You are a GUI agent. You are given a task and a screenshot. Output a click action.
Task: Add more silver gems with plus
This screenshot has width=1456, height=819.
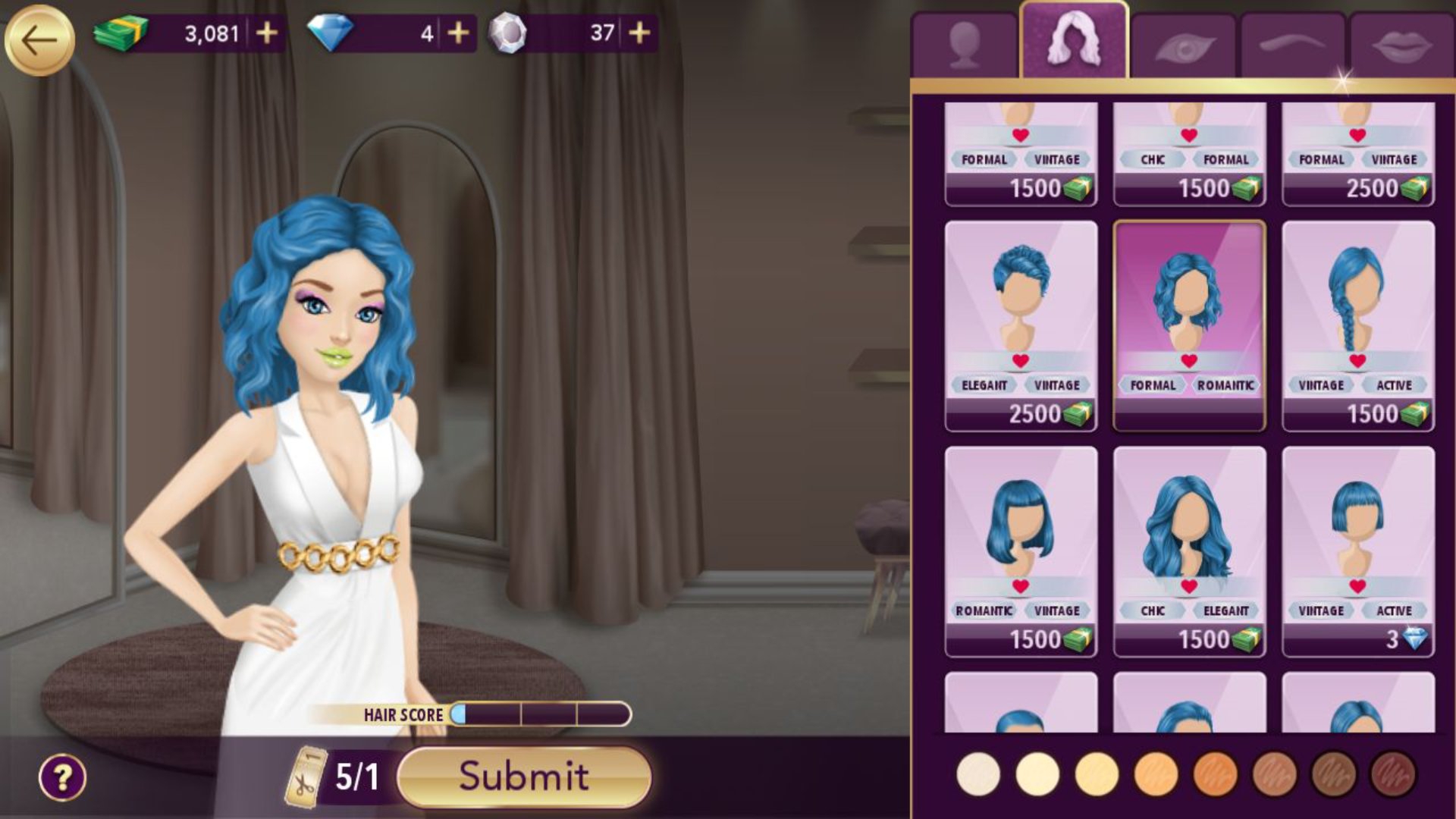639,33
